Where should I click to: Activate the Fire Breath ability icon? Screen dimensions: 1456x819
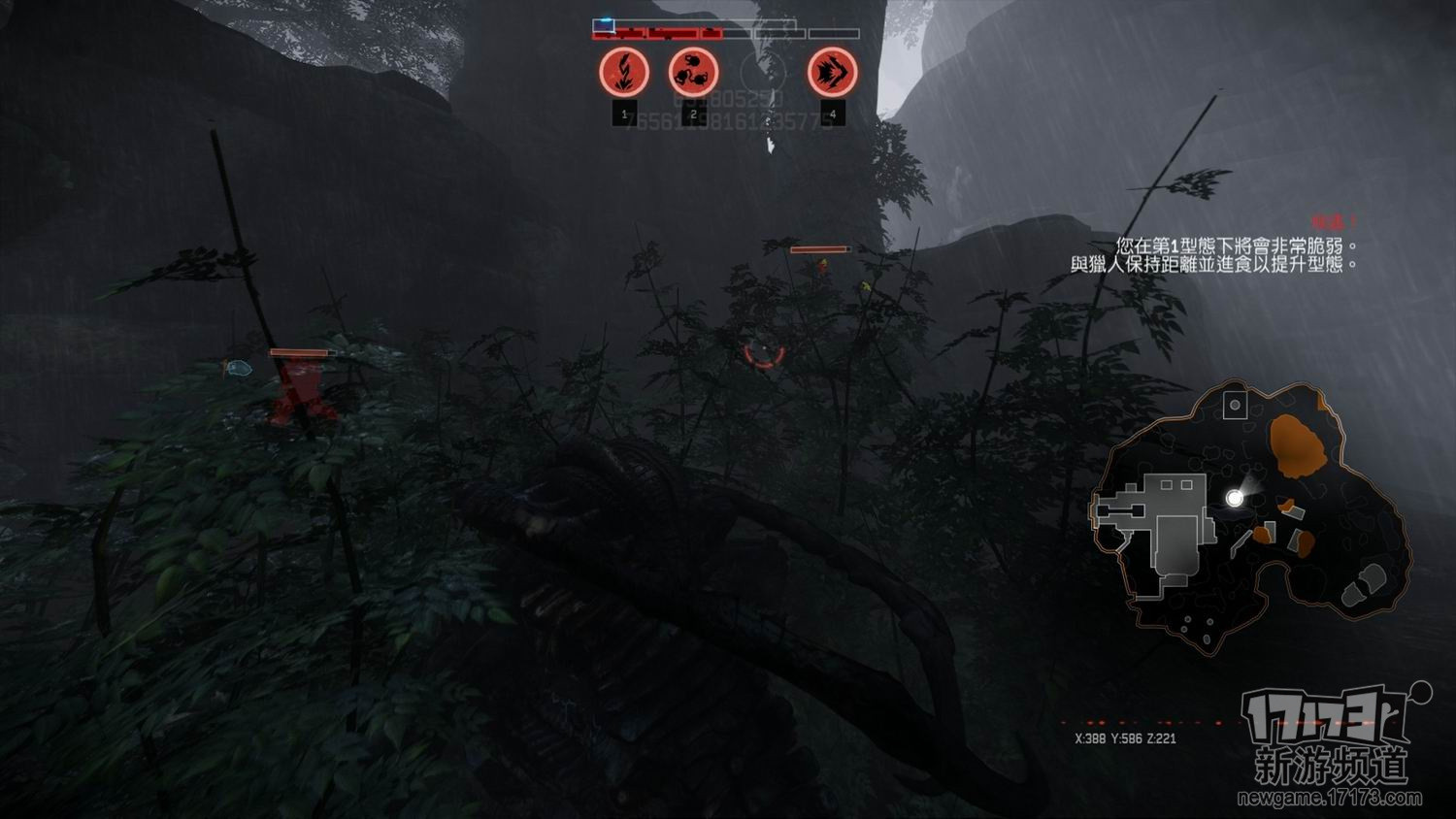click(623, 72)
